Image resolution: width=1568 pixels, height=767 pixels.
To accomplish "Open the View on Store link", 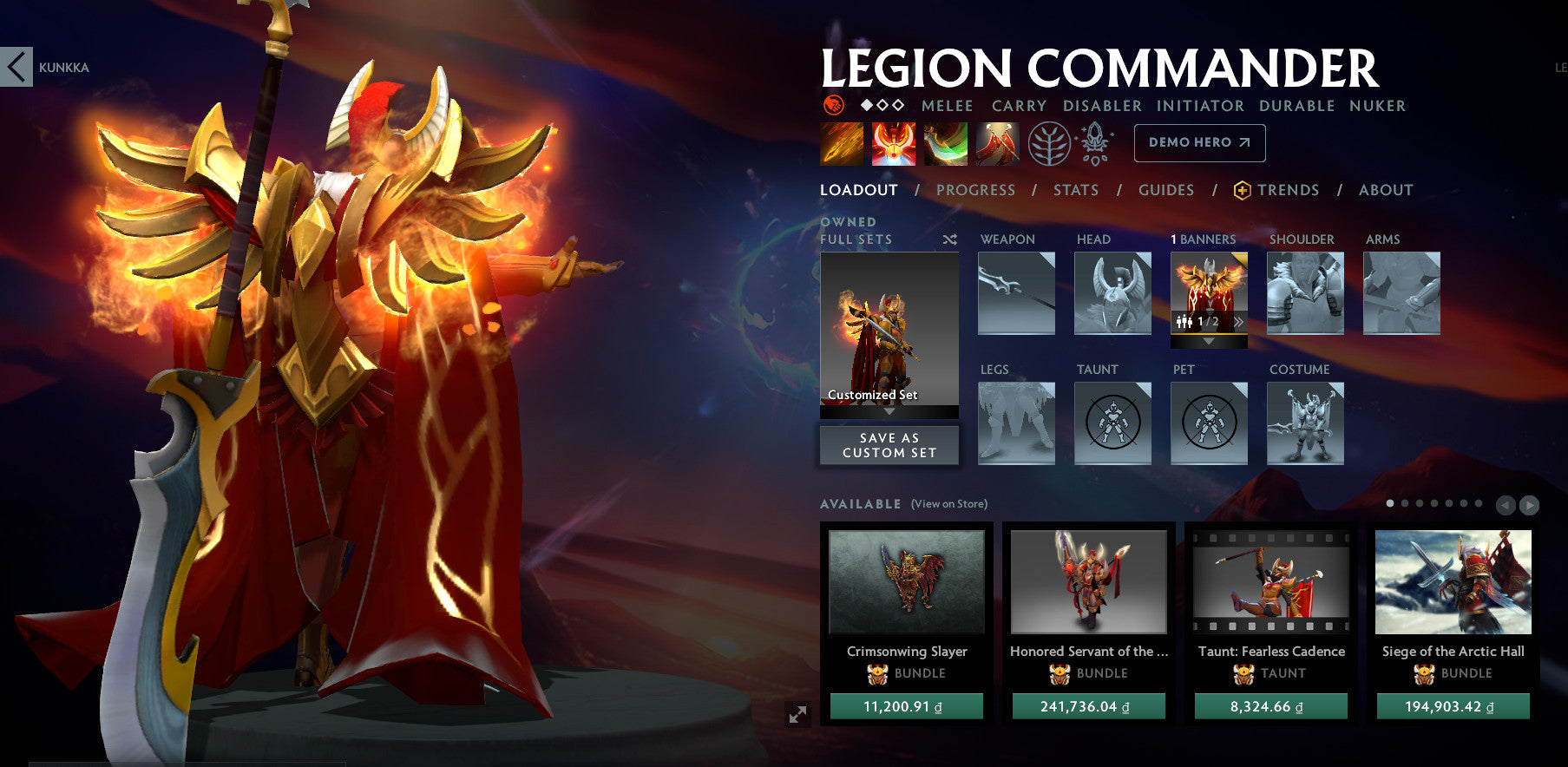I will click(948, 503).
